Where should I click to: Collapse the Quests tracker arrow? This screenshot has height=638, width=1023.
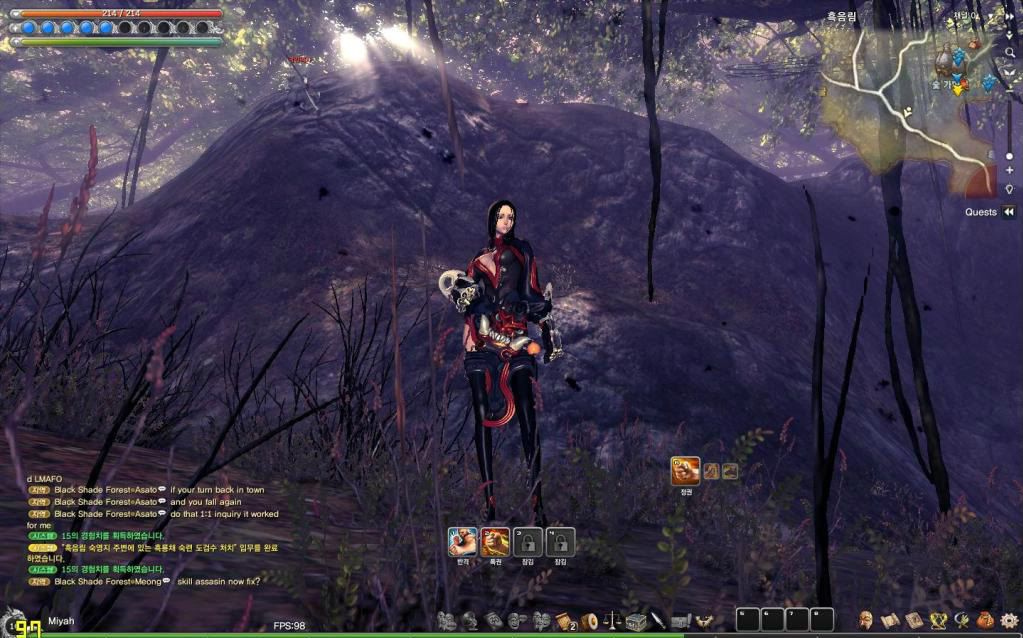[1009, 212]
